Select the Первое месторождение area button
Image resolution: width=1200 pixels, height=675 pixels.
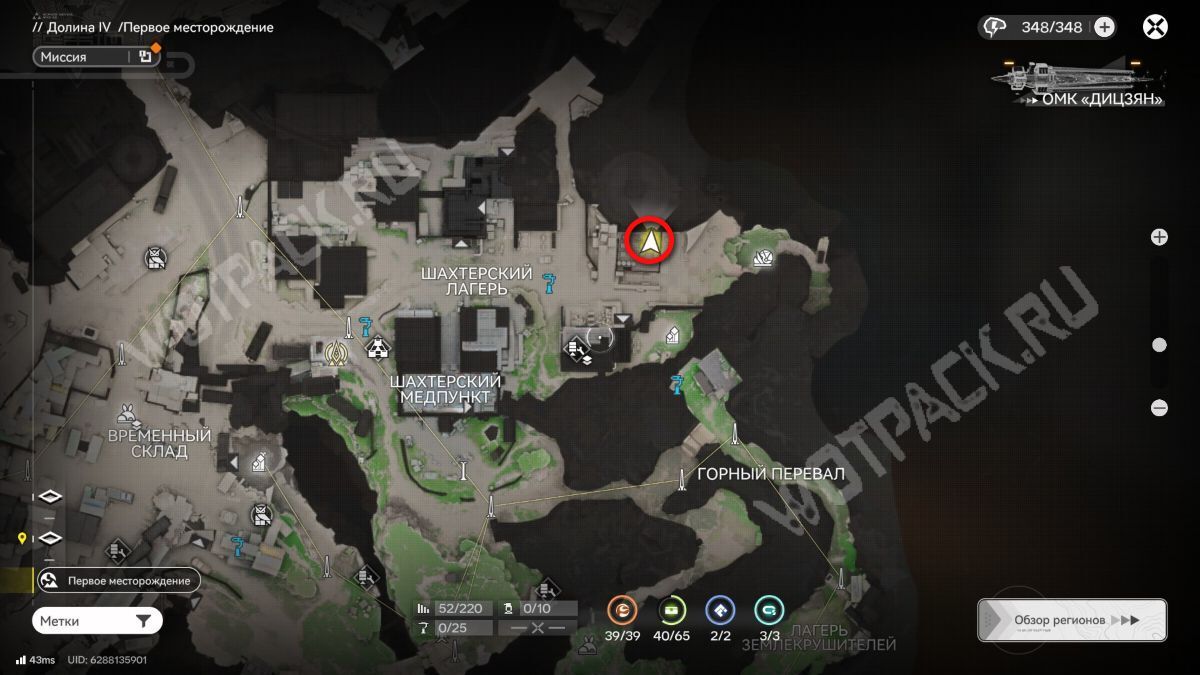(x=118, y=580)
